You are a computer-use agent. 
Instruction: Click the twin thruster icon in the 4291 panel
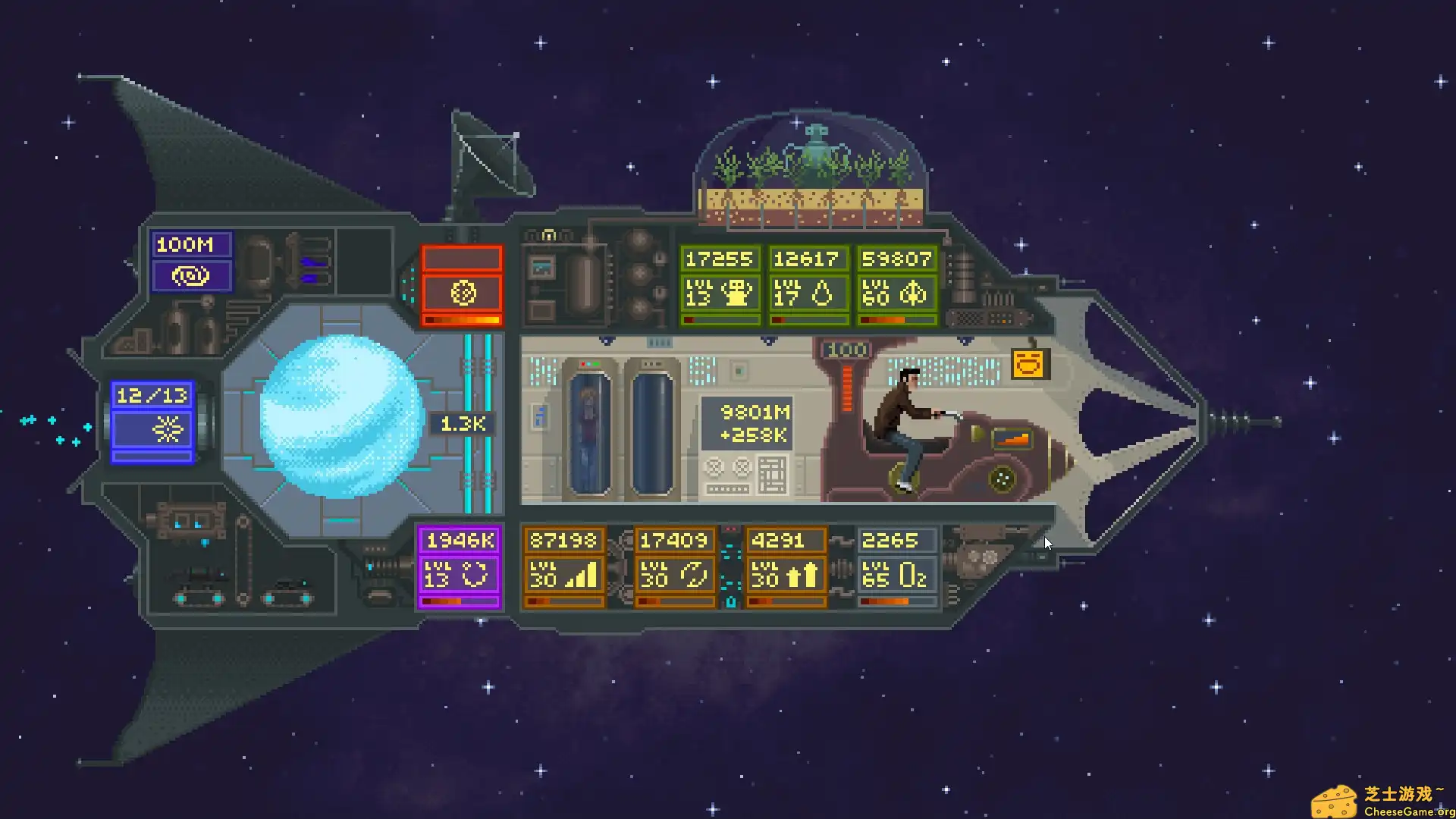coord(803,575)
